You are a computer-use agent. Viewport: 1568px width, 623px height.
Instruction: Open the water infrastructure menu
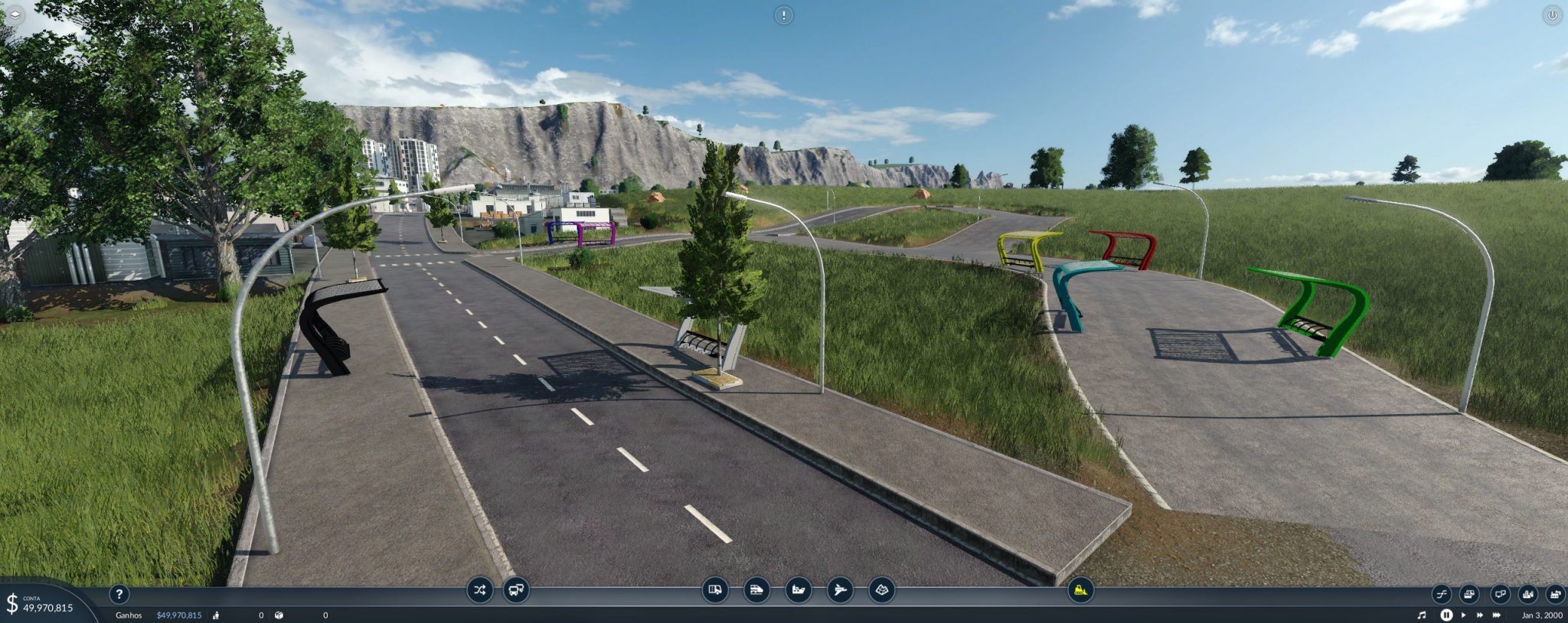(x=800, y=592)
